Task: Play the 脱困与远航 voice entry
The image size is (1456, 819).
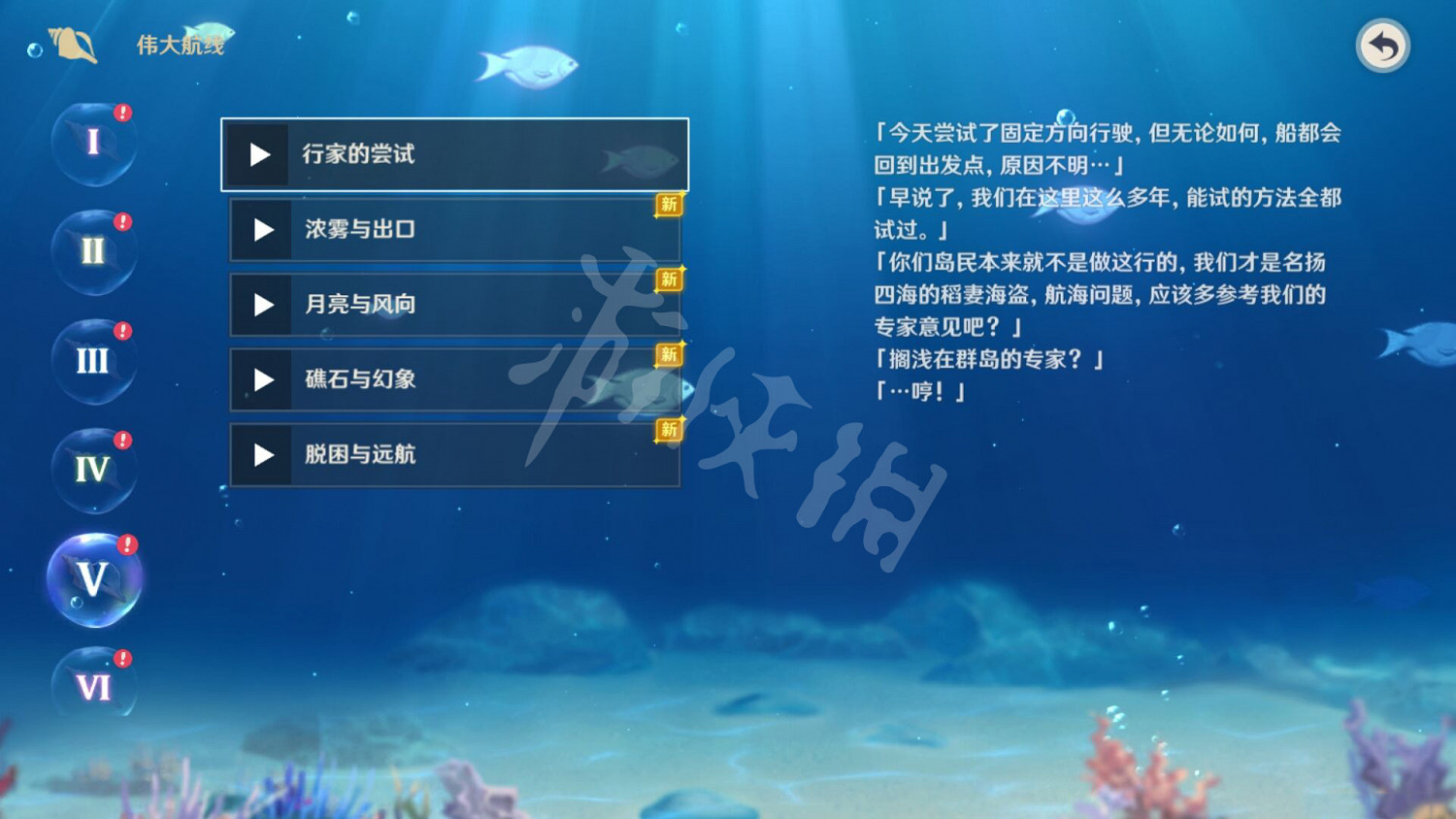Action: tap(261, 455)
